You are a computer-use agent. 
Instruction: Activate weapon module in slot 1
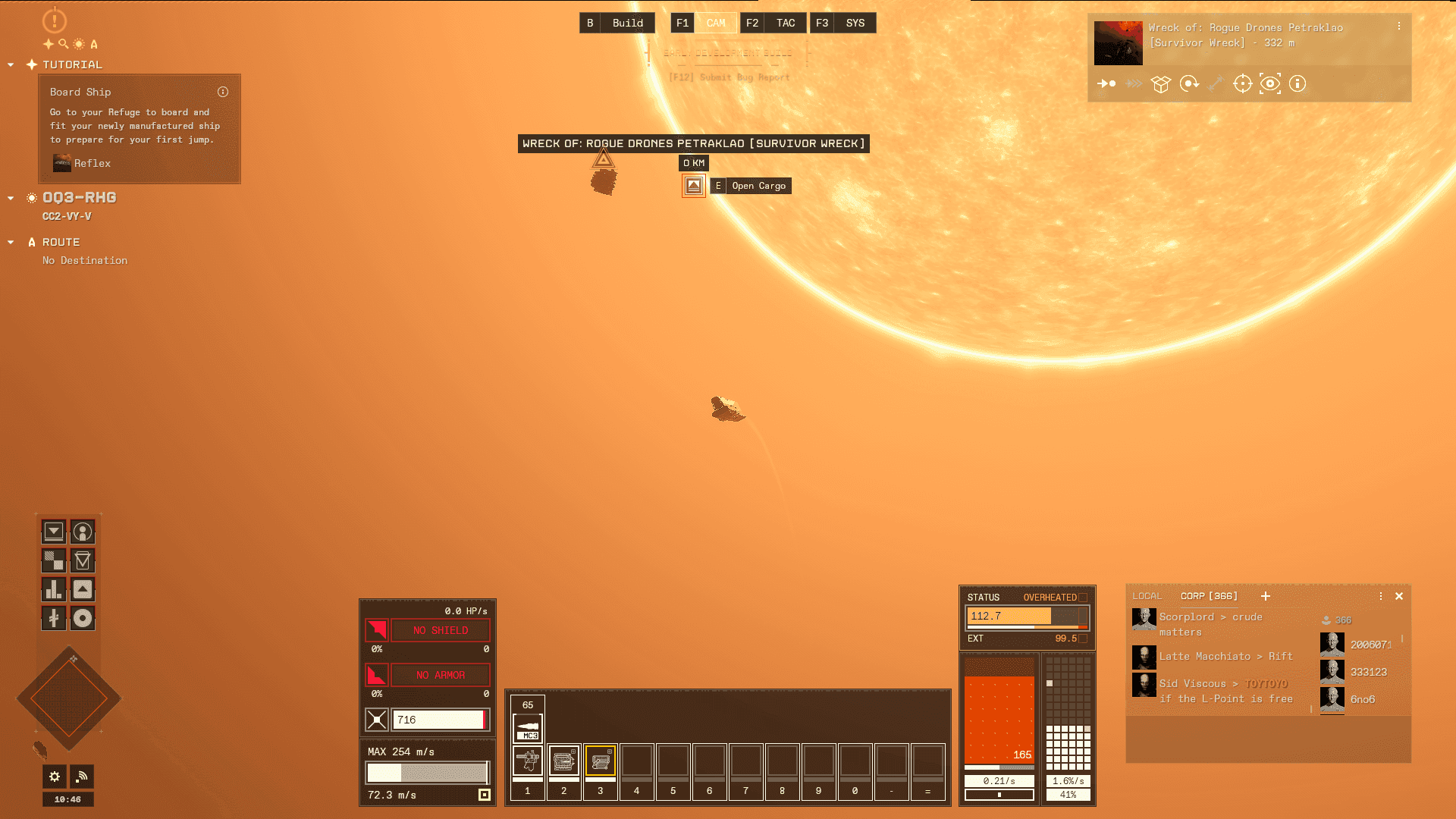(528, 761)
